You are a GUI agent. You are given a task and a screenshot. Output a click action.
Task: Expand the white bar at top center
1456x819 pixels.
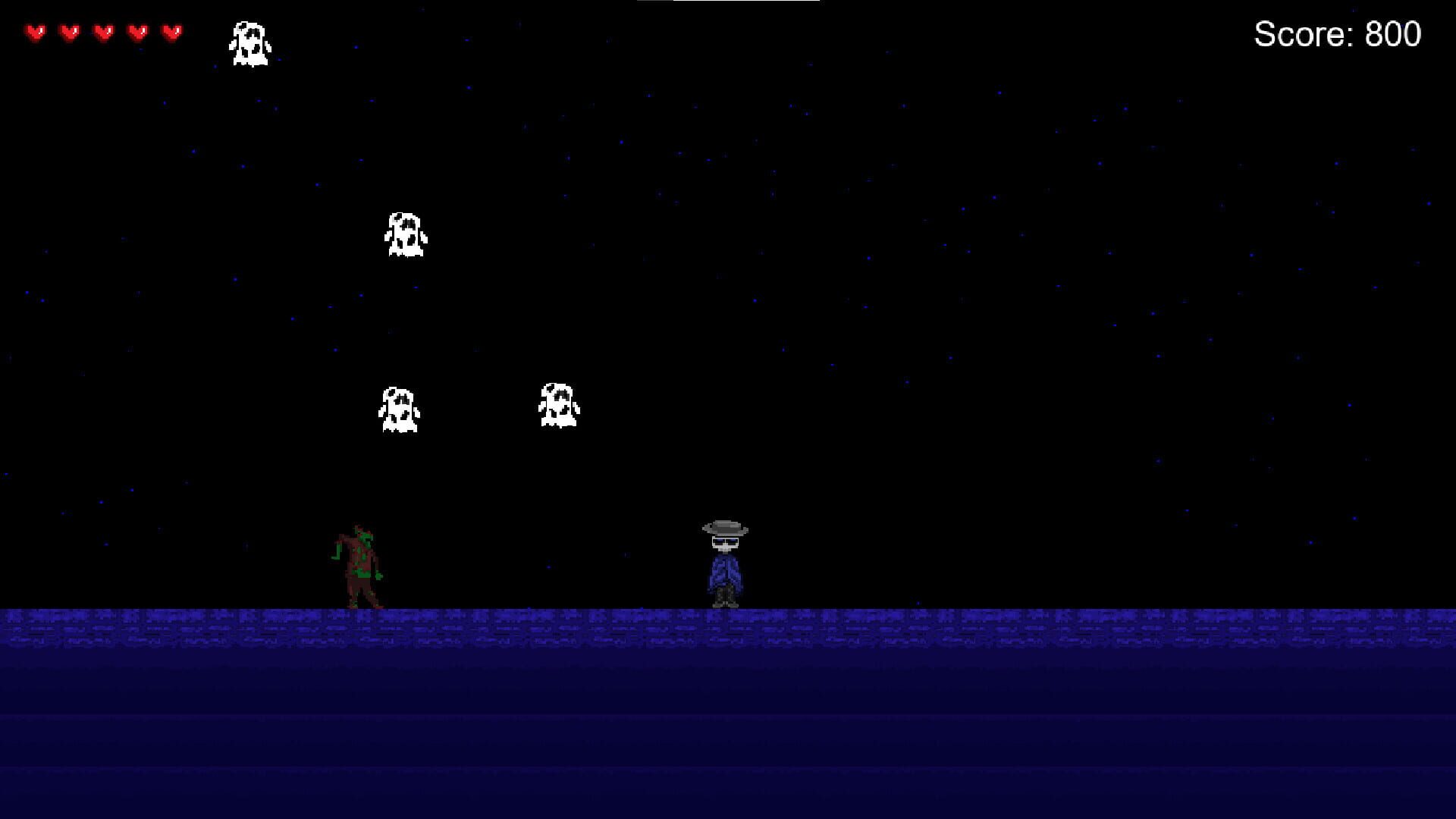coord(747,4)
